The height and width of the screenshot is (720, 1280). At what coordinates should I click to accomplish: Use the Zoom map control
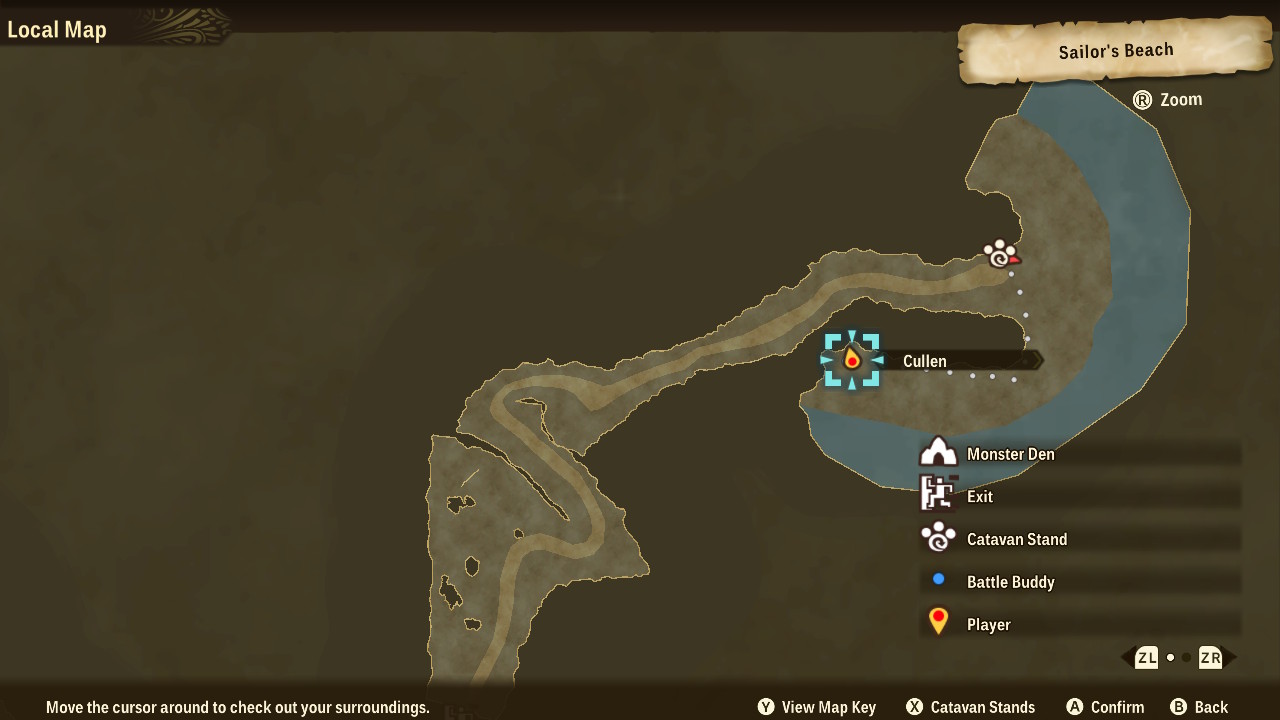click(x=1167, y=100)
